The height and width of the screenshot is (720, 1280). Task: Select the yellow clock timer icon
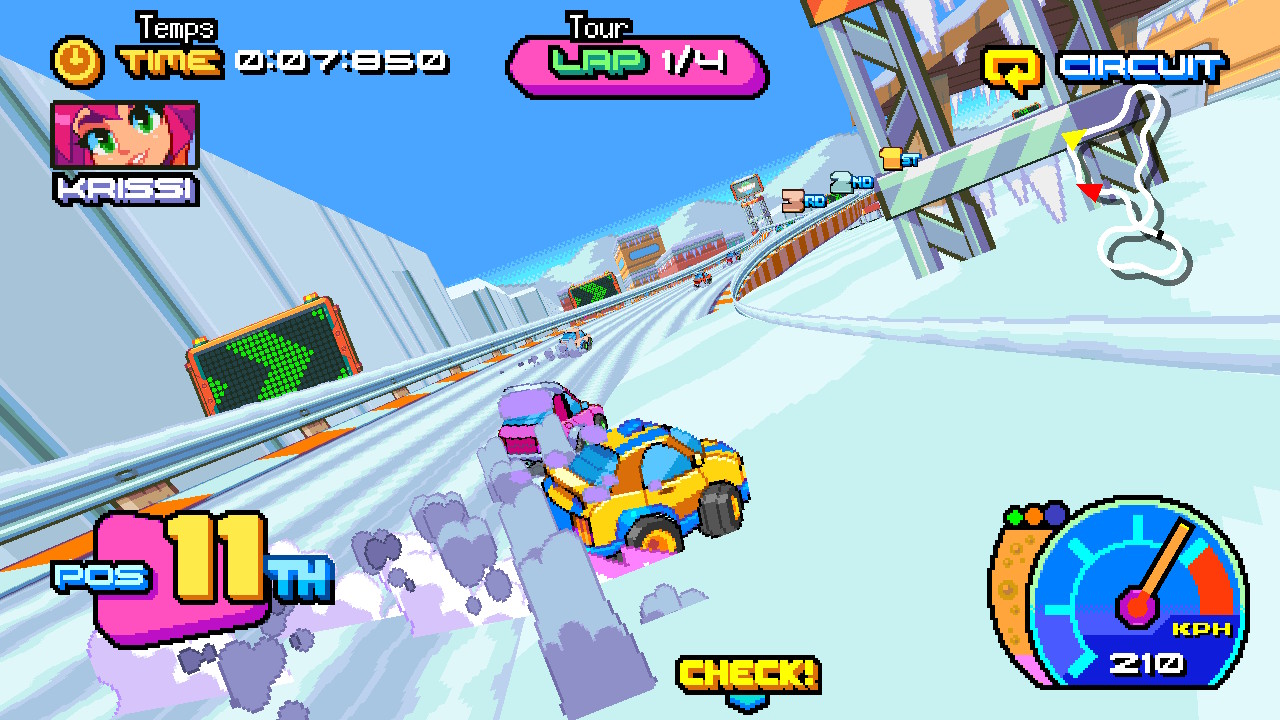[77, 61]
